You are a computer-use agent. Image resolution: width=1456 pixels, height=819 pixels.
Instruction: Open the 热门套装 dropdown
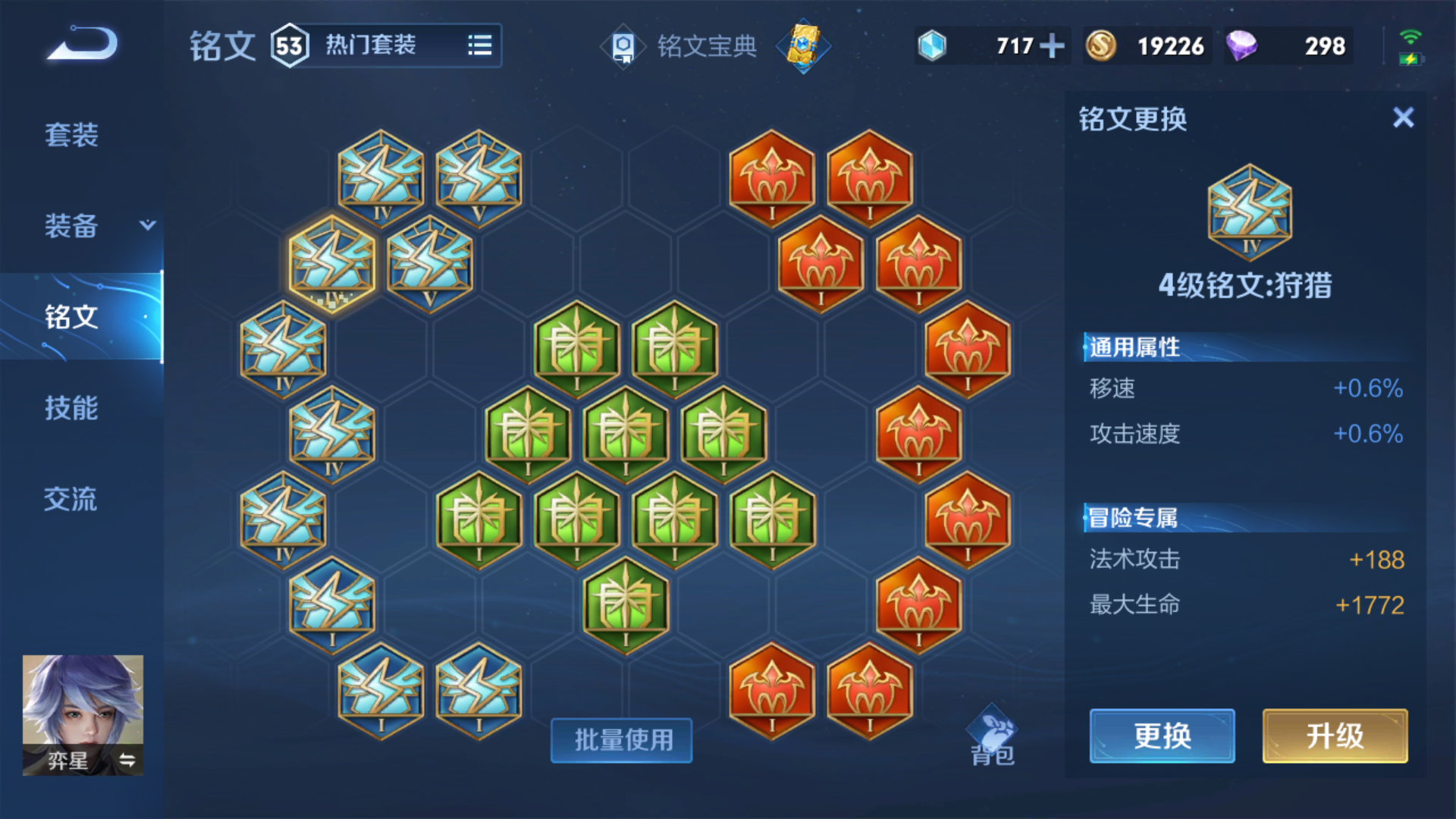click(x=372, y=45)
